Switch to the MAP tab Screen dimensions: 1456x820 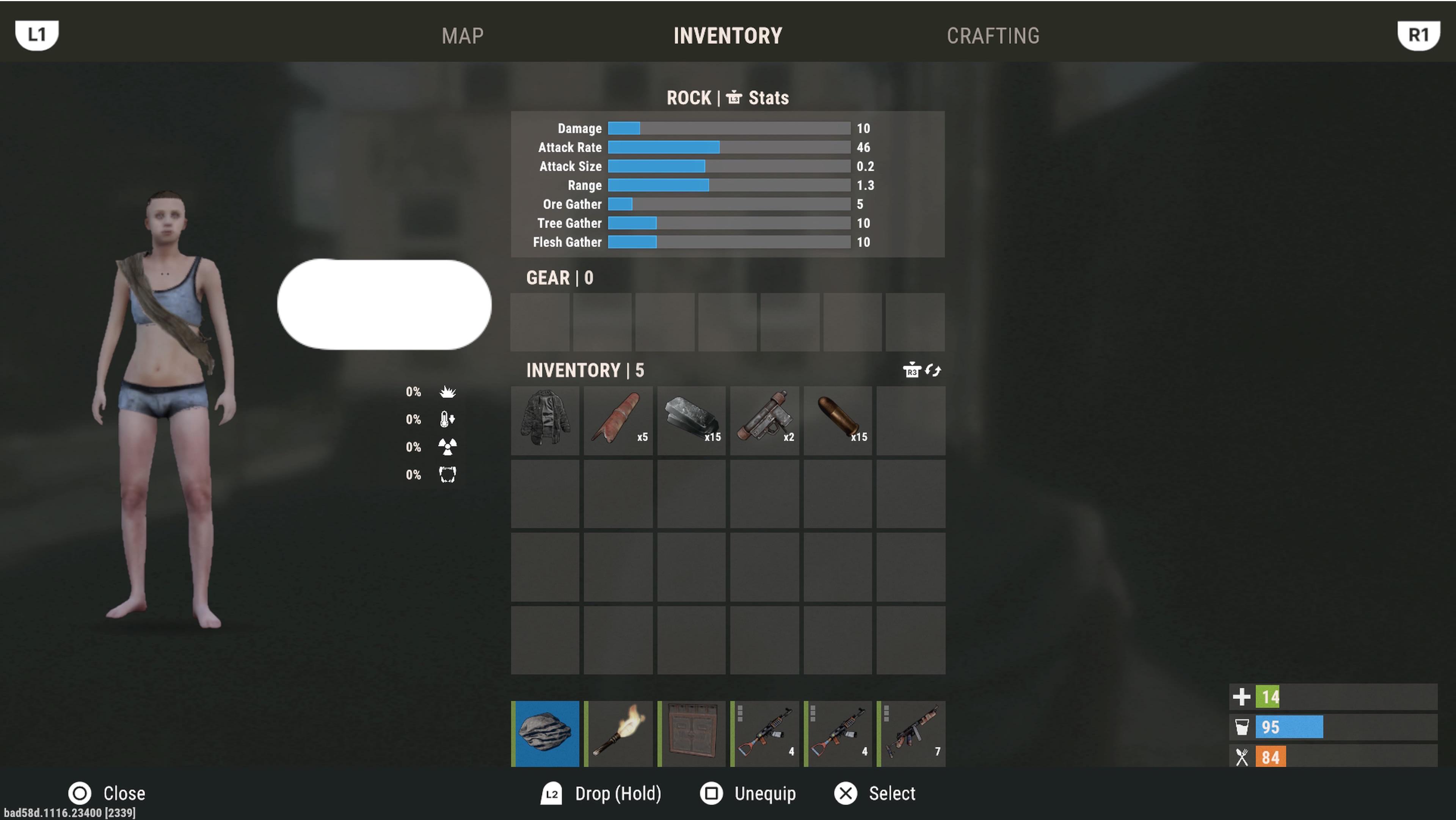462,36
